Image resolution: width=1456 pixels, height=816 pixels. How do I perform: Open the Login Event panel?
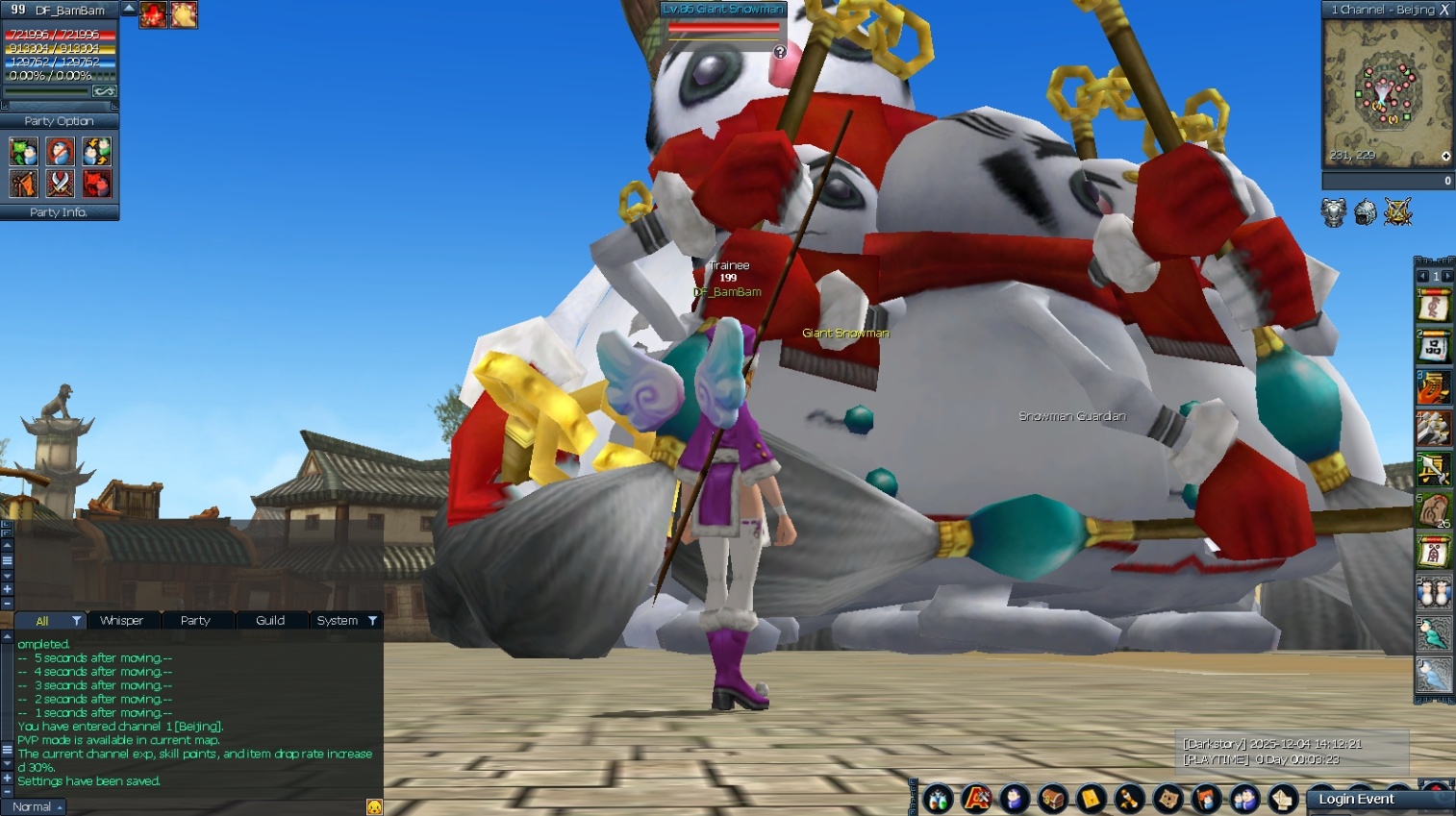(1356, 800)
